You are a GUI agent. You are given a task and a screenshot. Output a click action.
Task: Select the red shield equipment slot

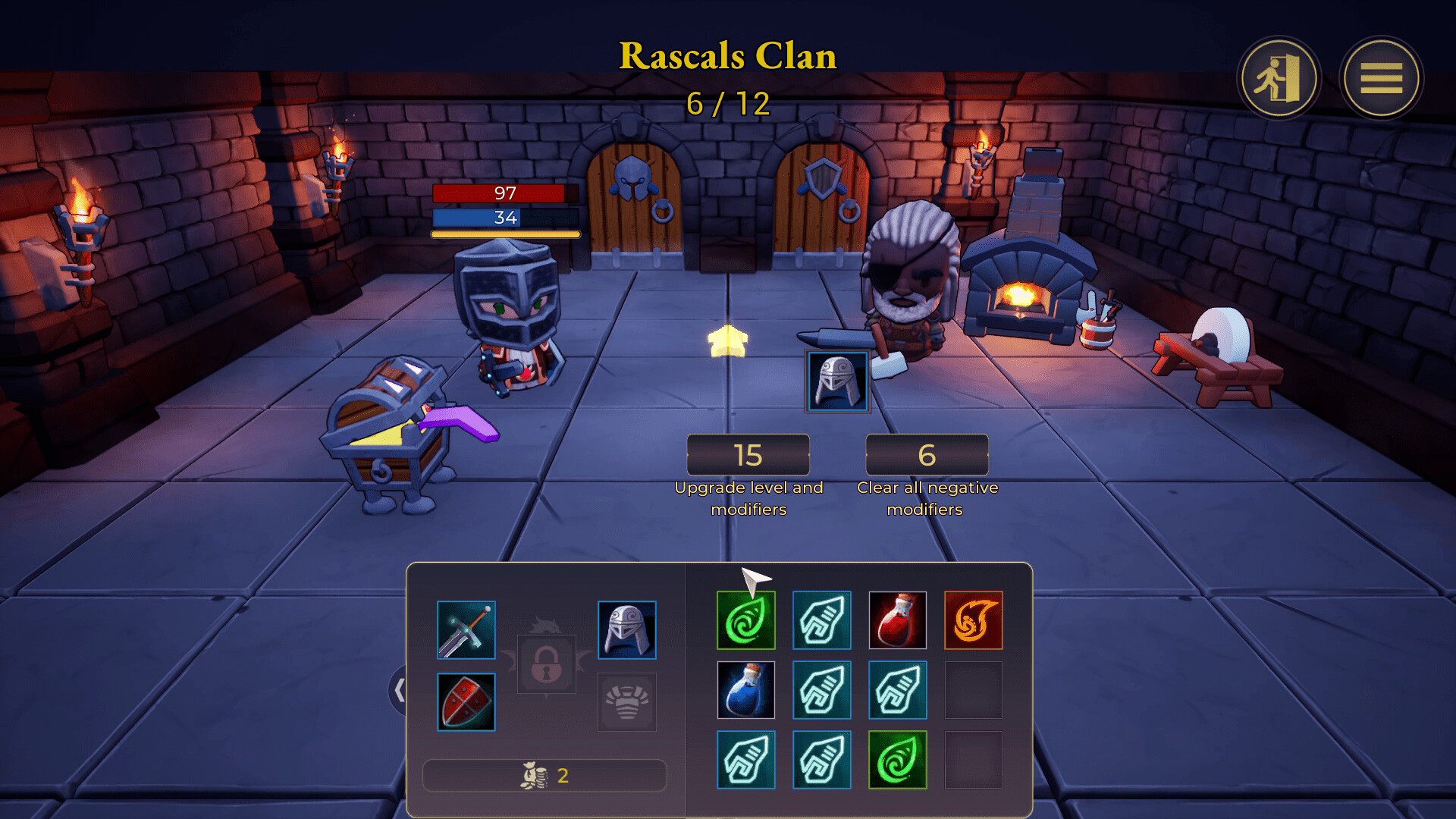[466, 702]
